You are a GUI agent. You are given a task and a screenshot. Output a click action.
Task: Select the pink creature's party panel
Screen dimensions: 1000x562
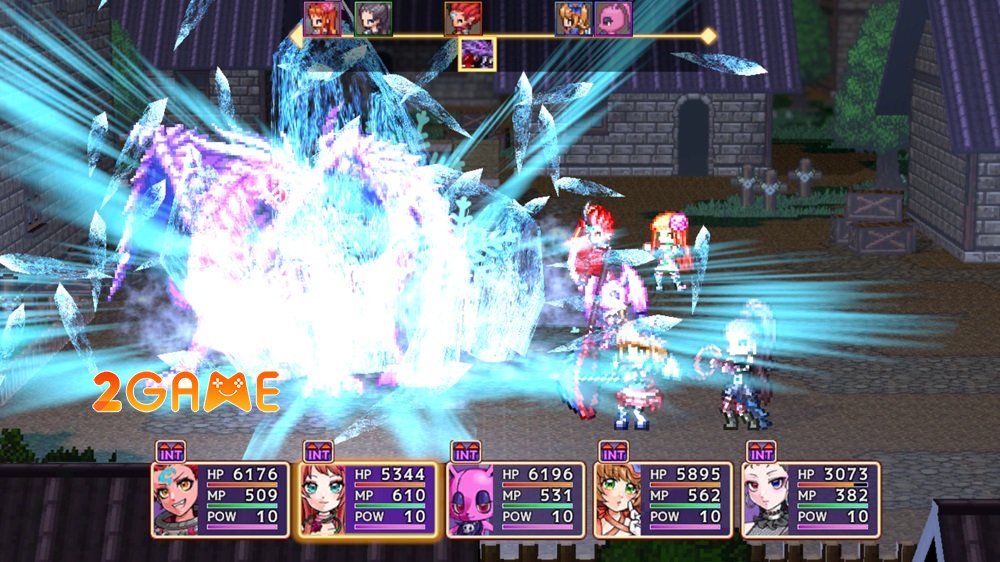coord(516,499)
